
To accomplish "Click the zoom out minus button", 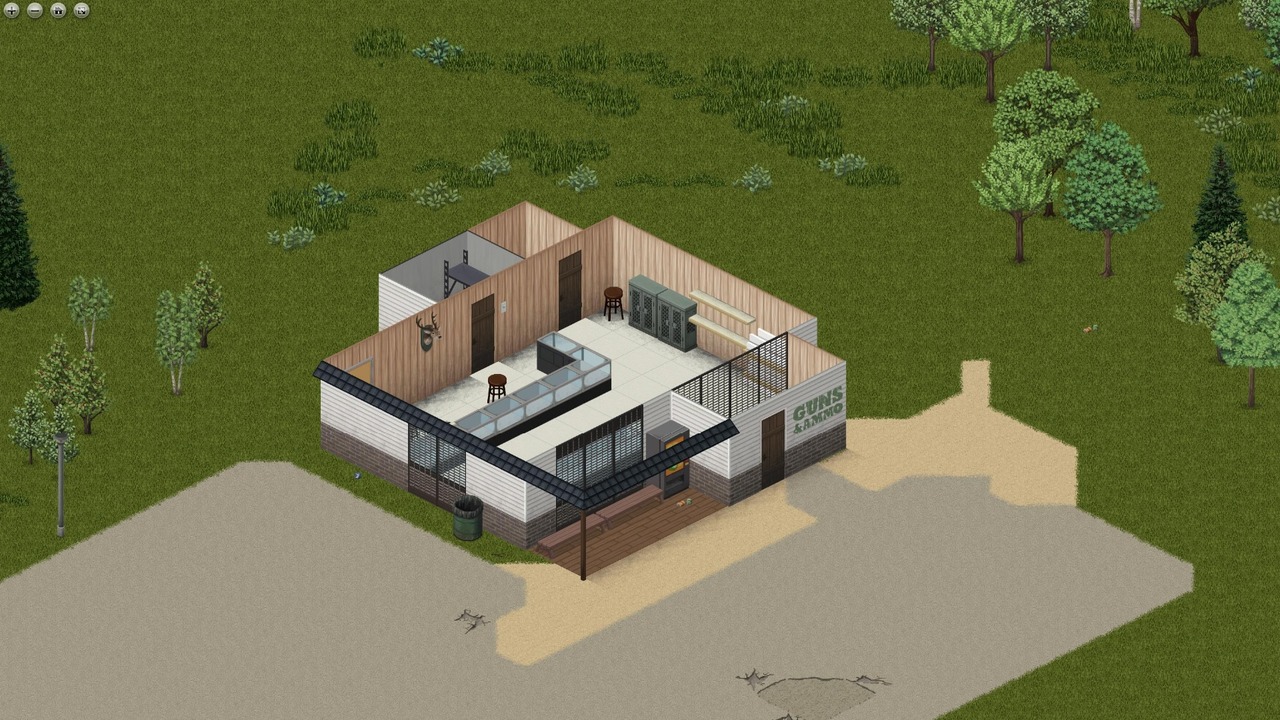I will pos(35,11).
